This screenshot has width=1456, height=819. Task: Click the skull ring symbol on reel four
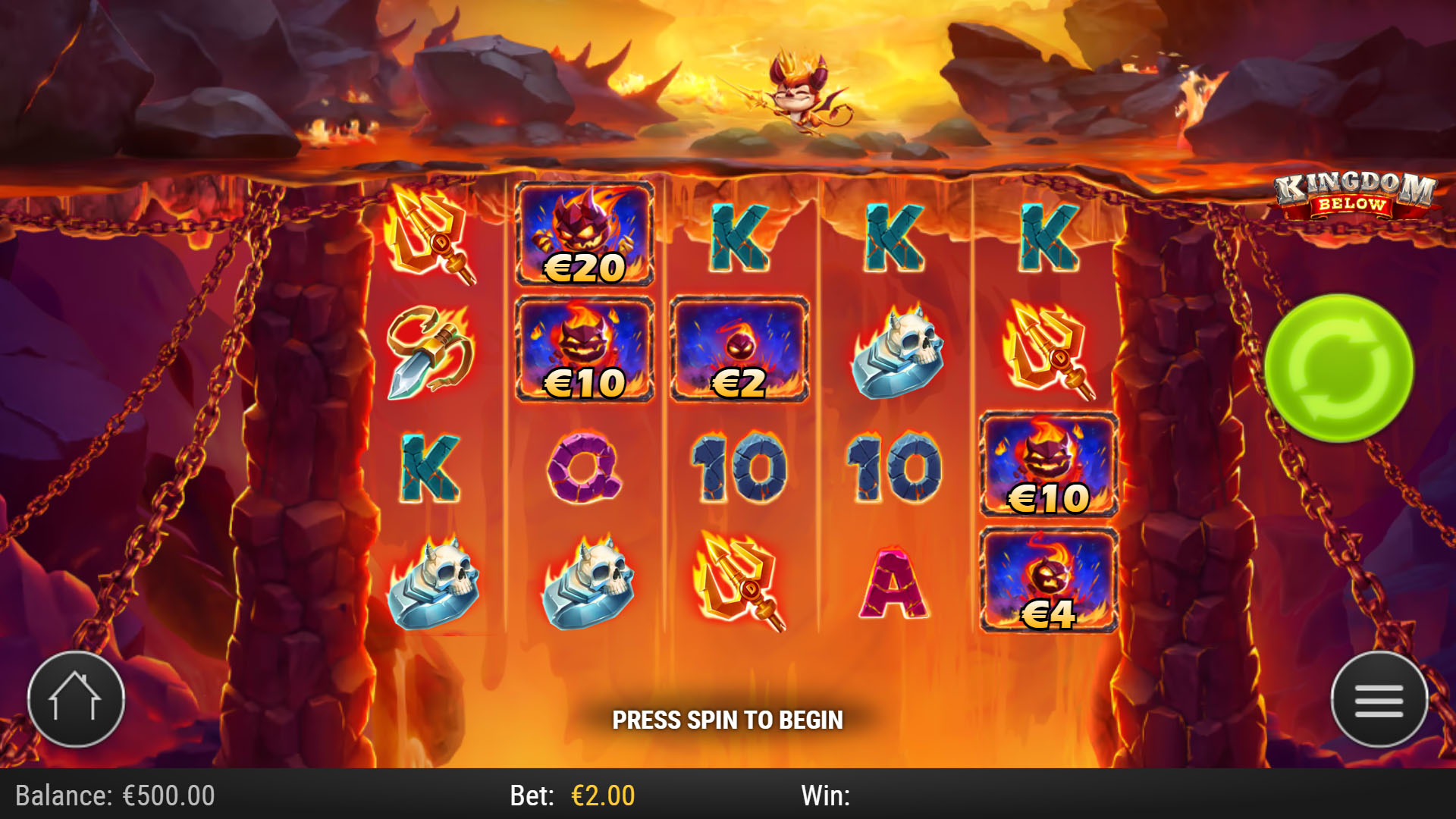click(899, 353)
